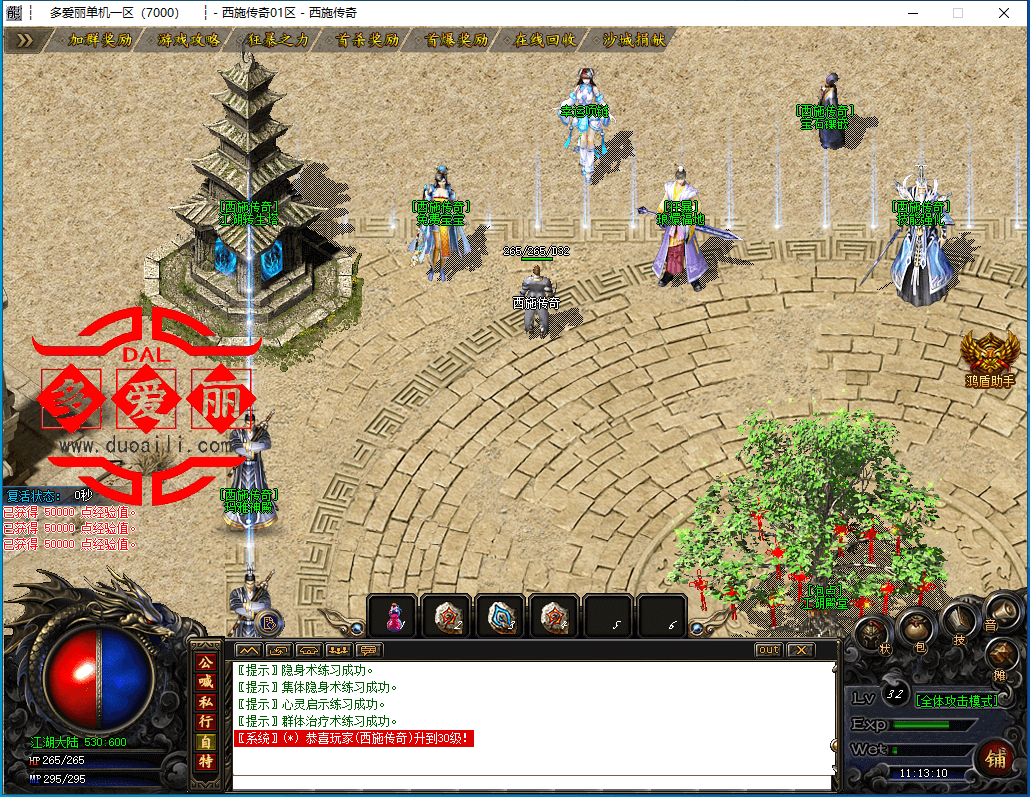The image size is (1030, 797).
Task: Open the 首爆奖励 menu entry
Action: (457, 40)
